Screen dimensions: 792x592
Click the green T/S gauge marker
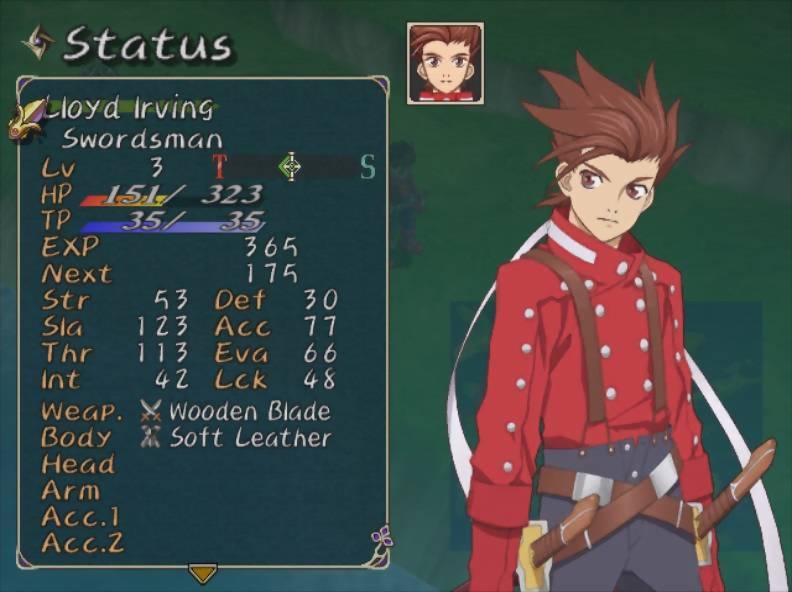290,166
